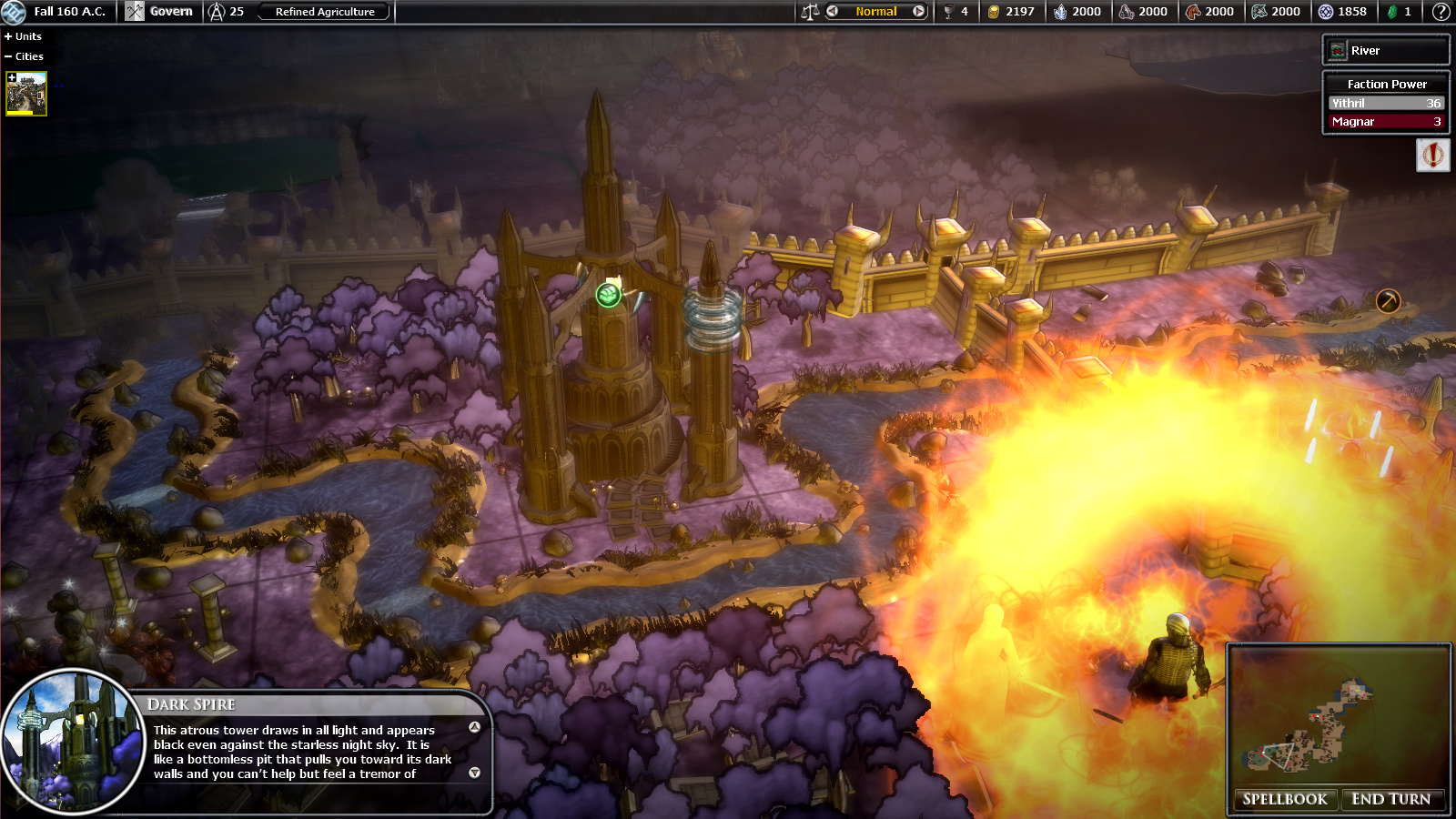
Task: Select Yithril in Faction Power list
Action: click(1385, 104)
